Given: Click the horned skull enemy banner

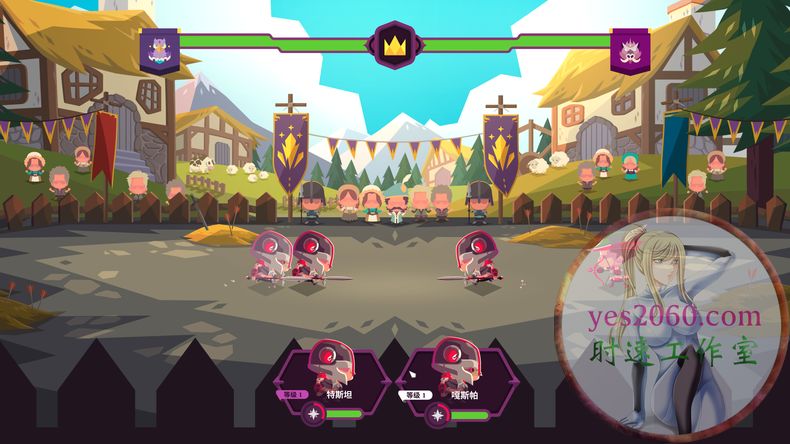Looking at the screenshot, I should tap(631, 48).
